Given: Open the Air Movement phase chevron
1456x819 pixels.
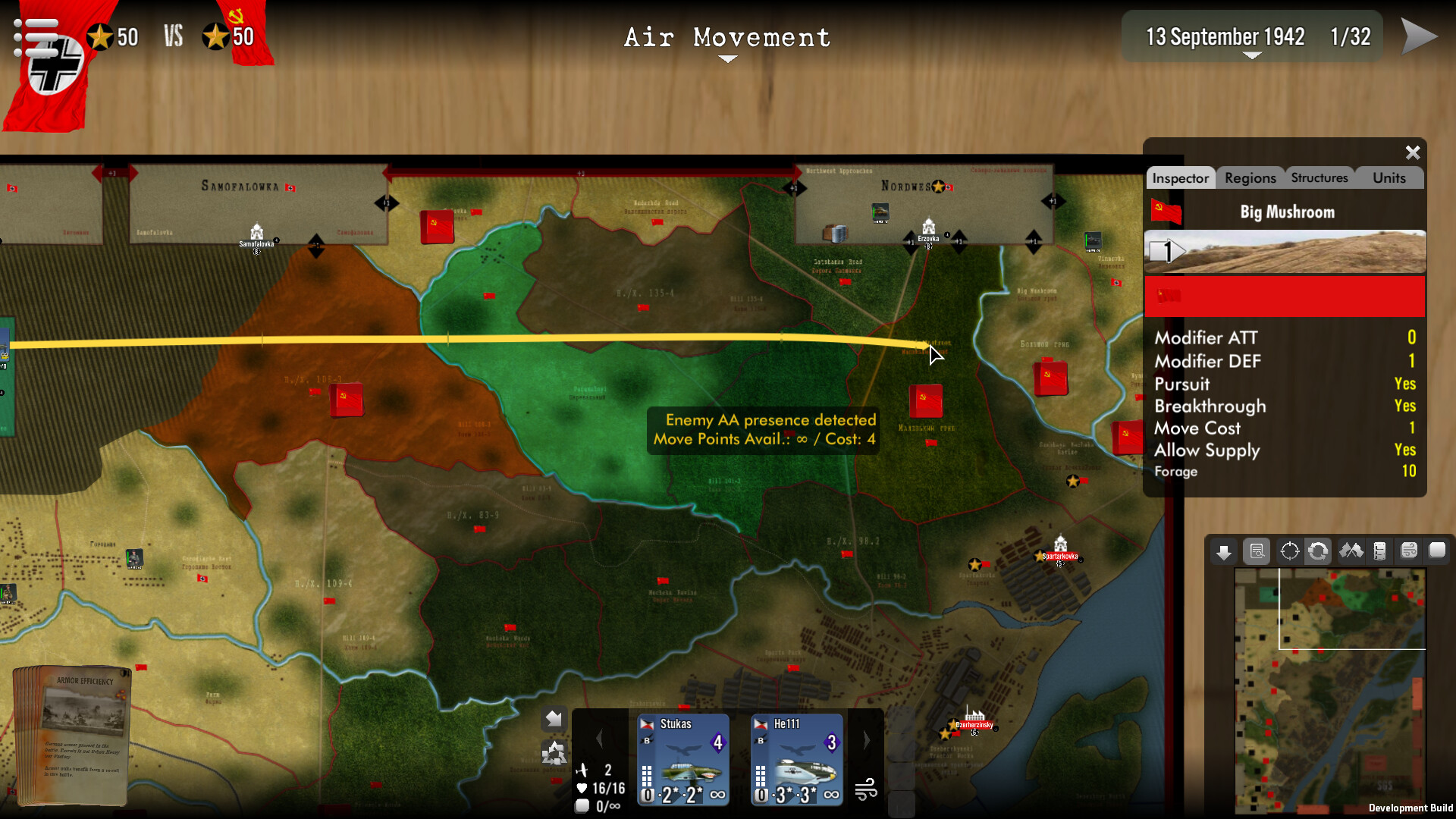Looking at the screenshot, I should [x=727, y=59].
